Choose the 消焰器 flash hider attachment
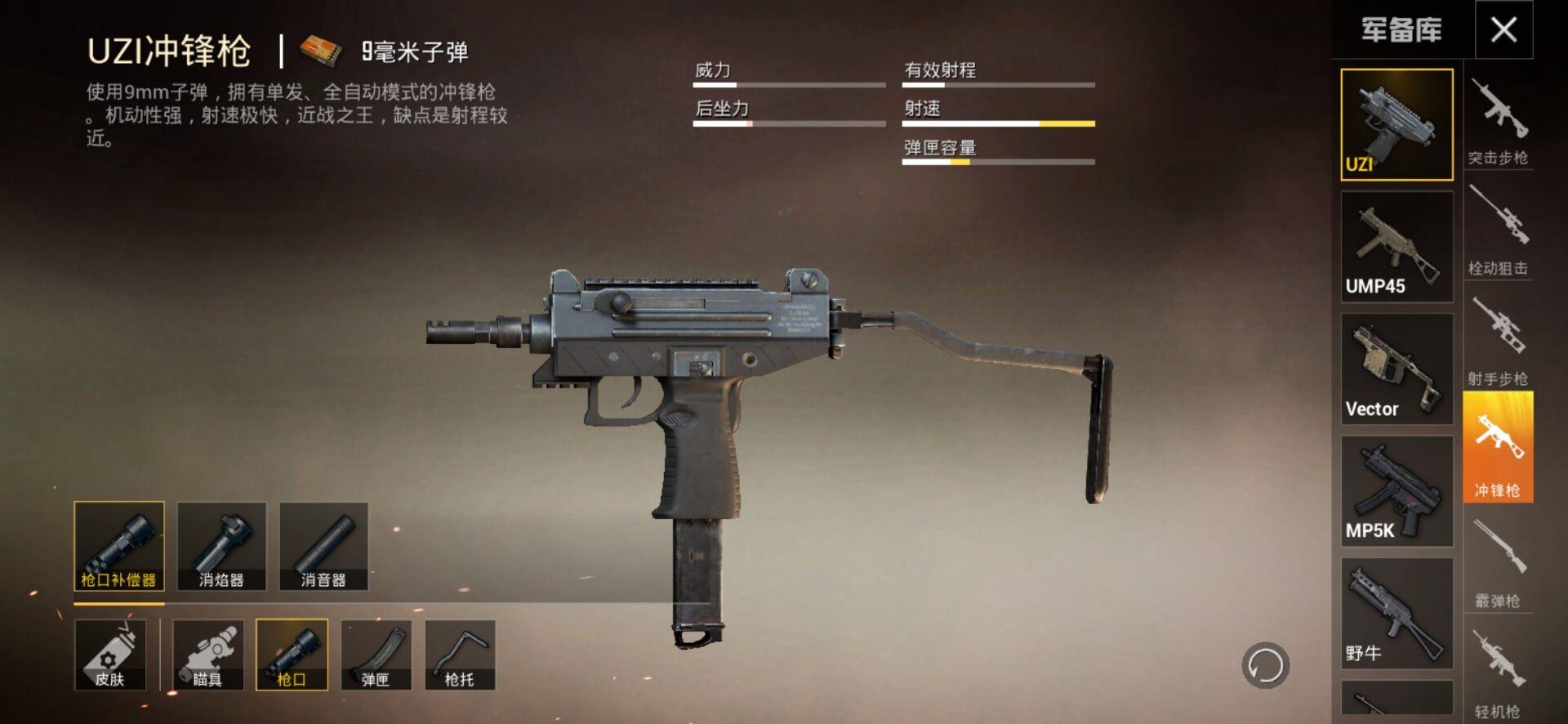Screen dimensions: 1568x724 pos(221,546)
